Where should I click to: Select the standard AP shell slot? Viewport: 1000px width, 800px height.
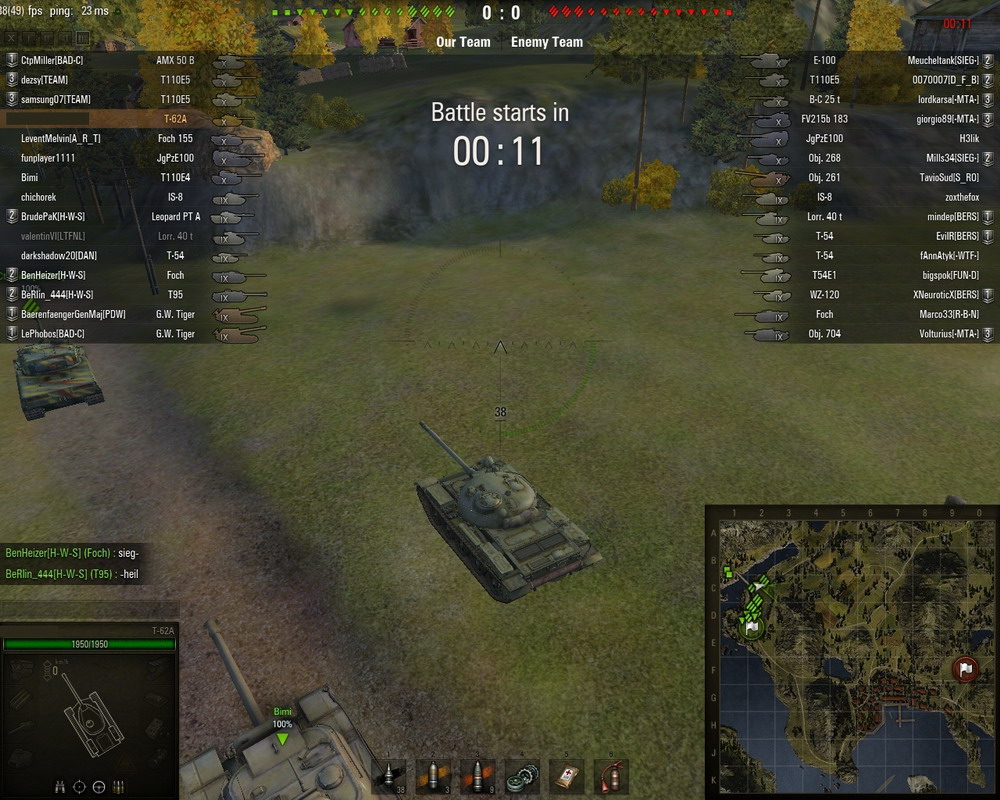pyautogui.click(x=389, y=777)
